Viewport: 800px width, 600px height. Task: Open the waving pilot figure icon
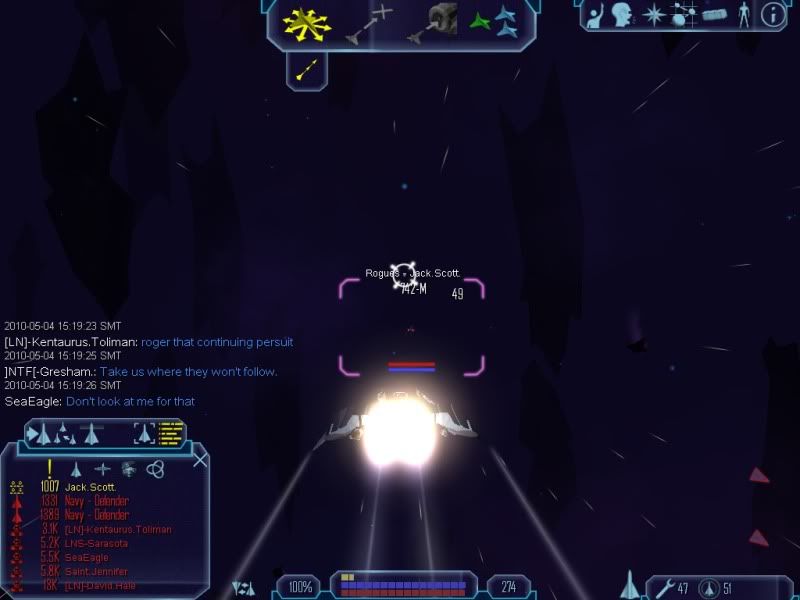(x=594, y=15)
